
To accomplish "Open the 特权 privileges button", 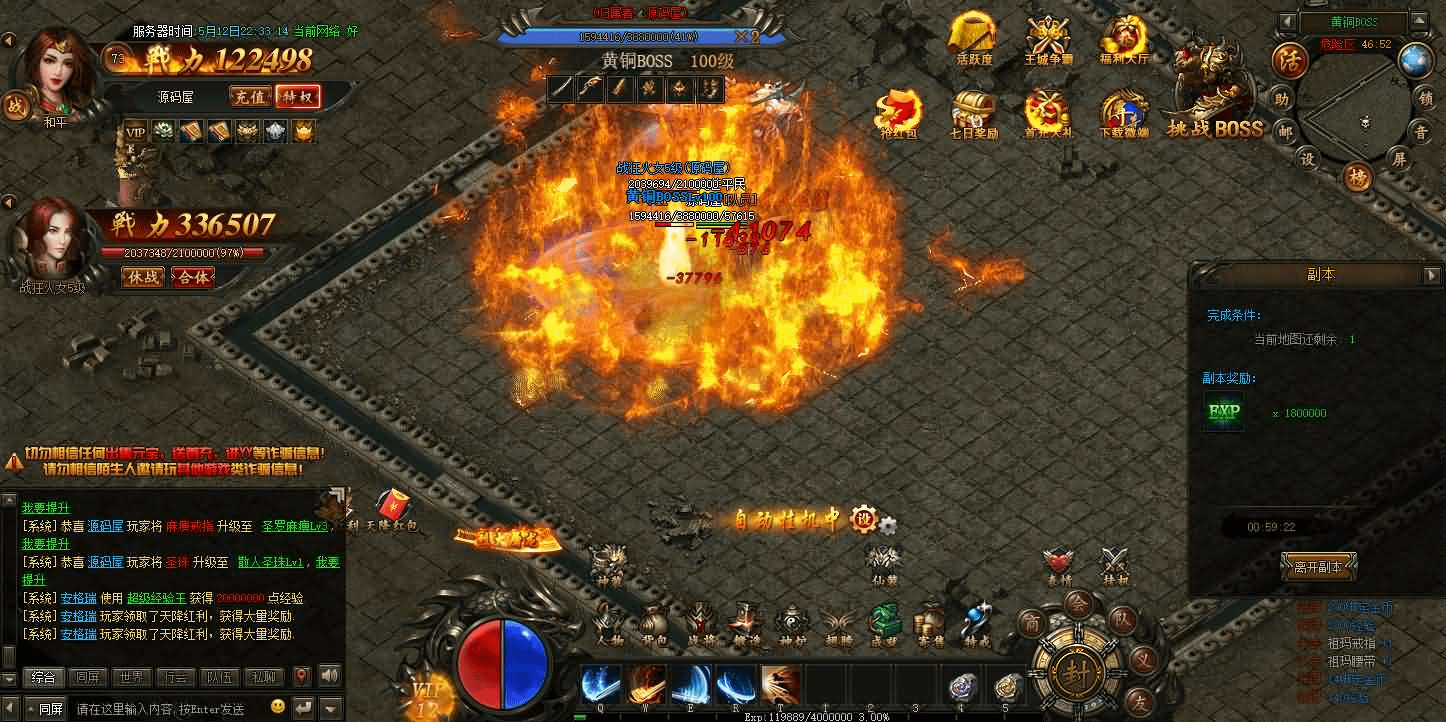I will (x=298, y=97).
